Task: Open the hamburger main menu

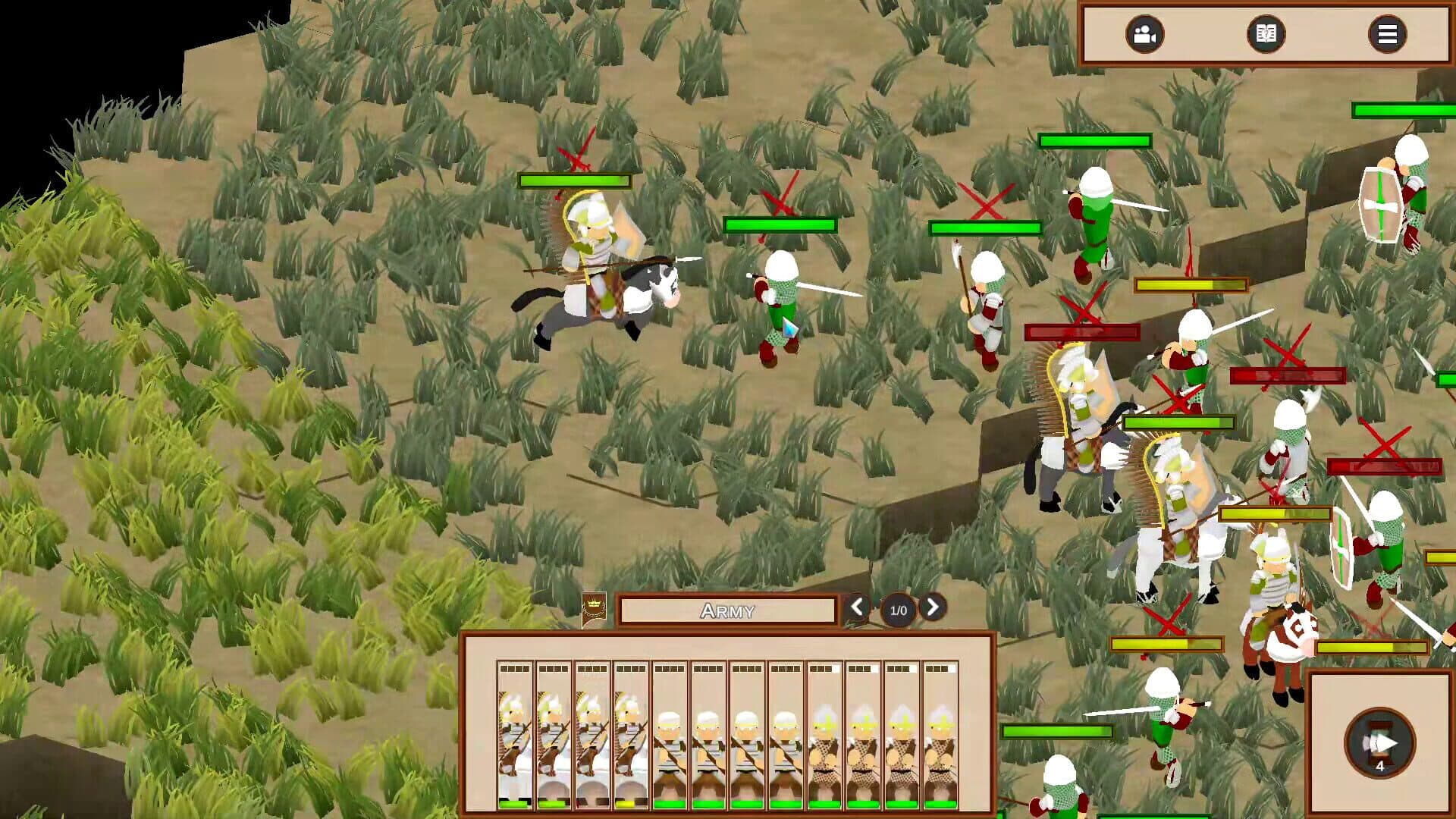Action: pos(1387,34)
